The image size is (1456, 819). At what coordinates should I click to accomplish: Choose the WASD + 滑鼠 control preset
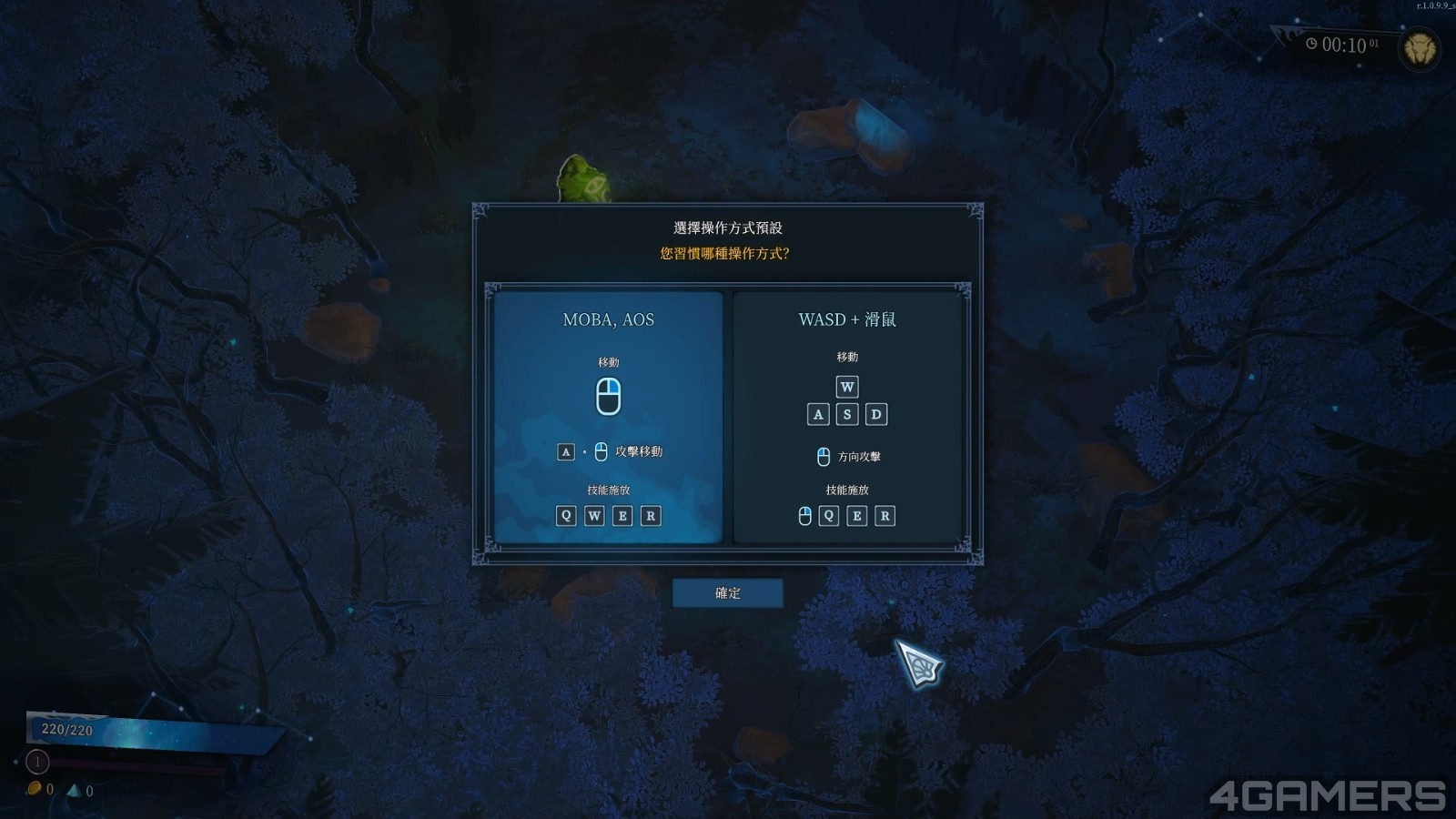tap(847, 417)
